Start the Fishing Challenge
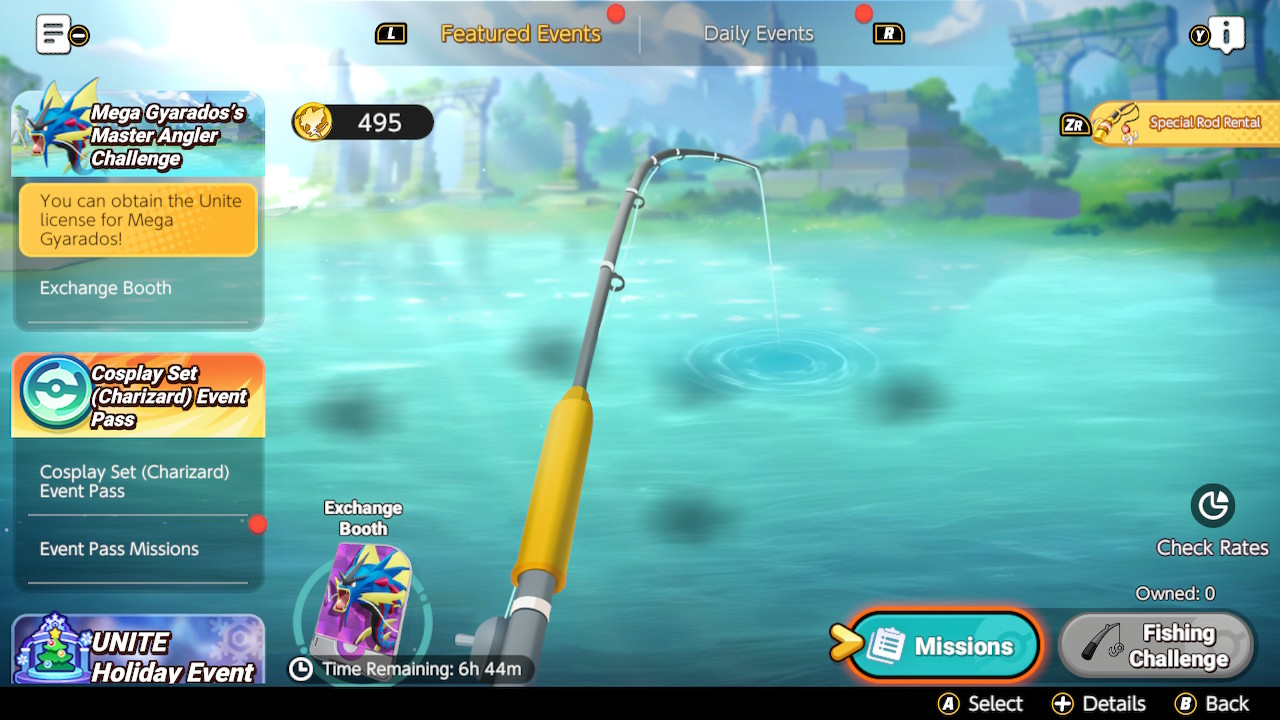 (x=1157, y=646)
